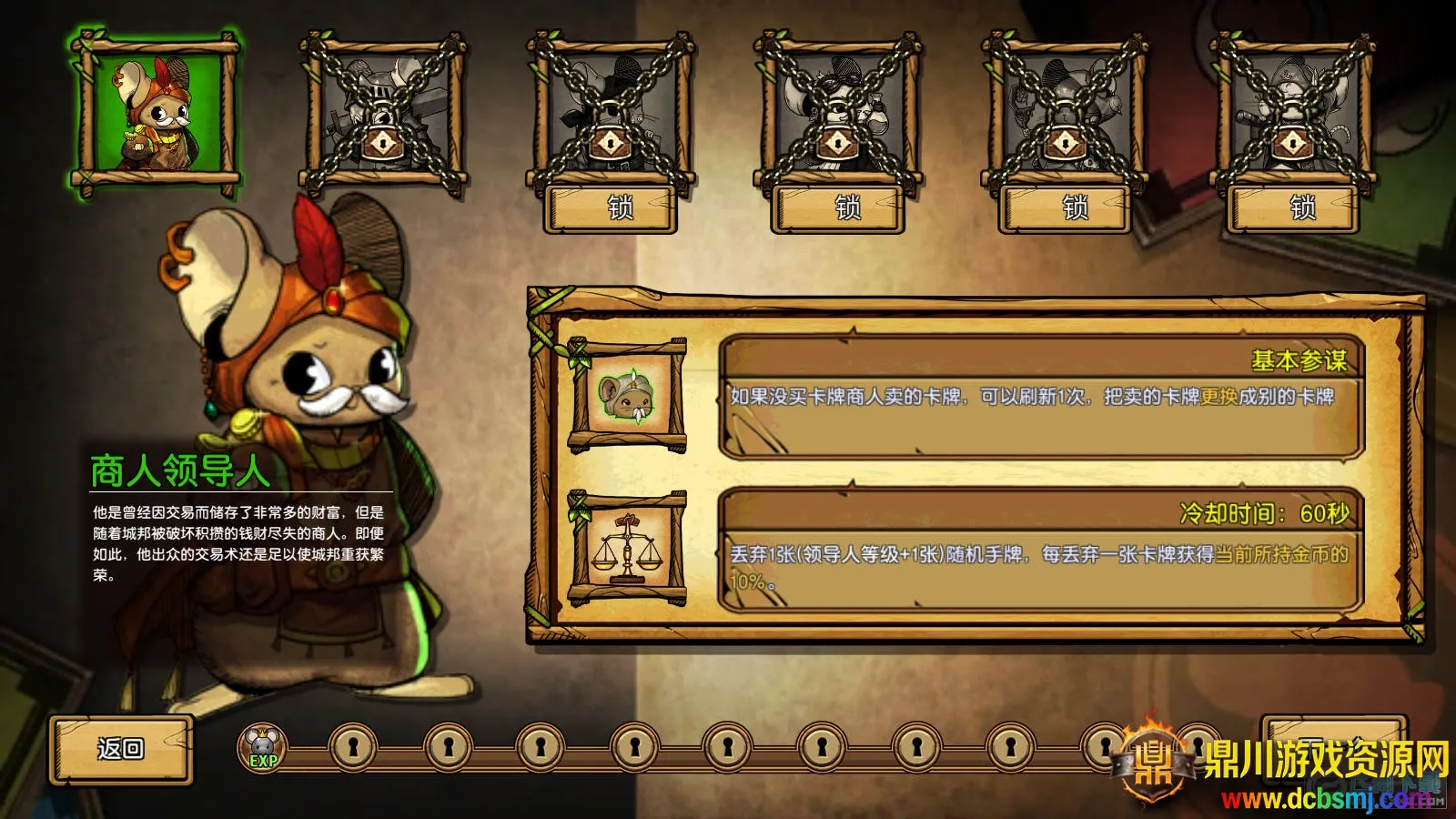
Task: Select the golden scales skill icon
Action: [x=627, y=549]
